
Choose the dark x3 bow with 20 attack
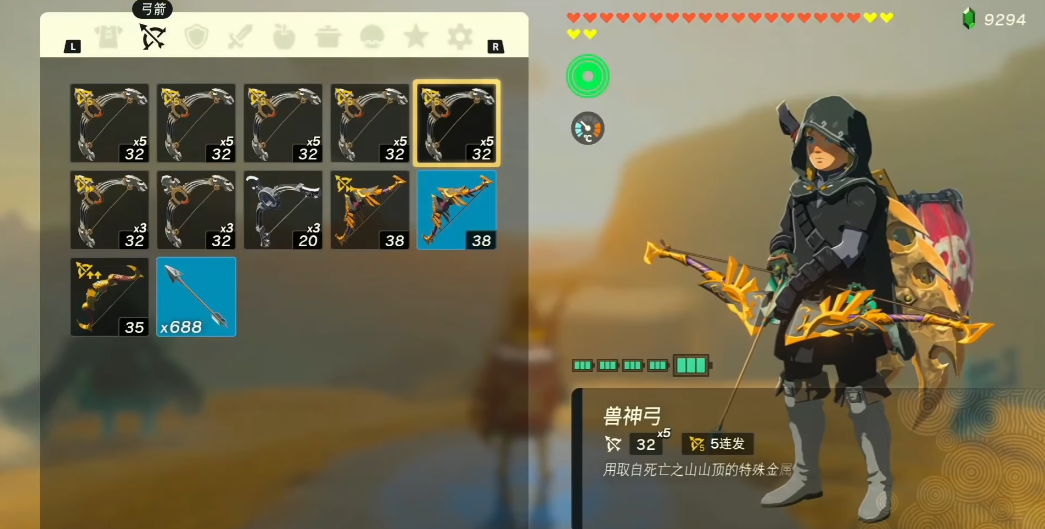[284, 210]
